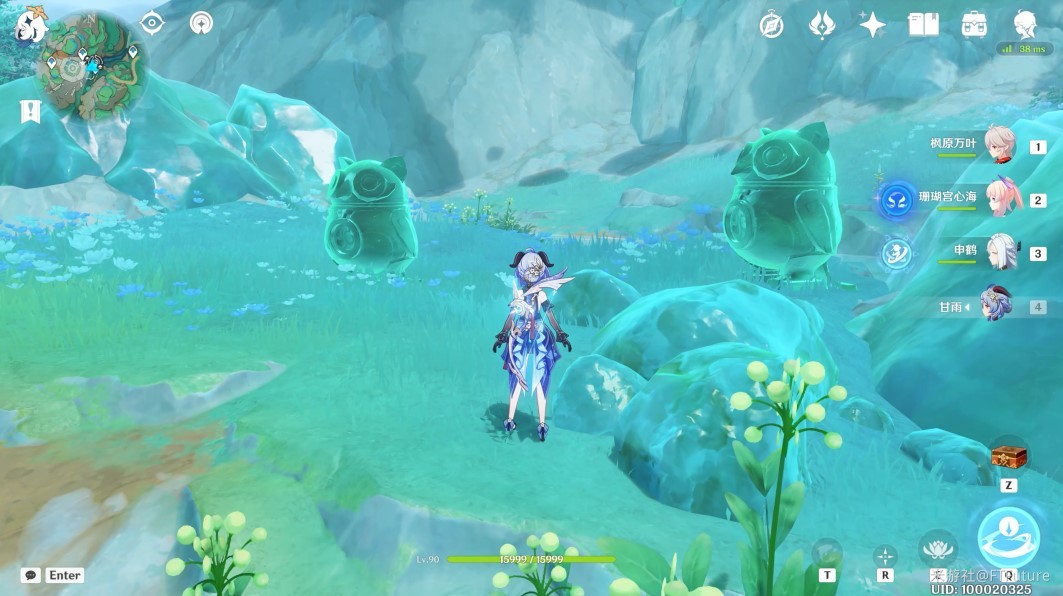Open the chat speech bubble

31,575
